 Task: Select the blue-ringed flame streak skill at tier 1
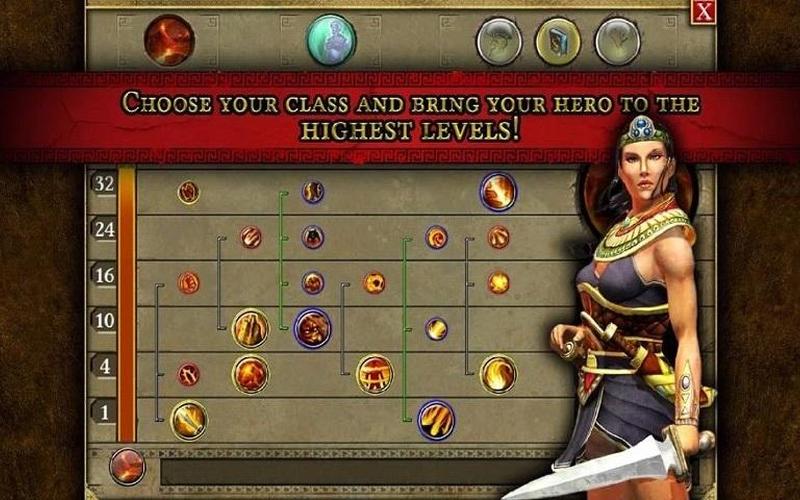(436, 420)
